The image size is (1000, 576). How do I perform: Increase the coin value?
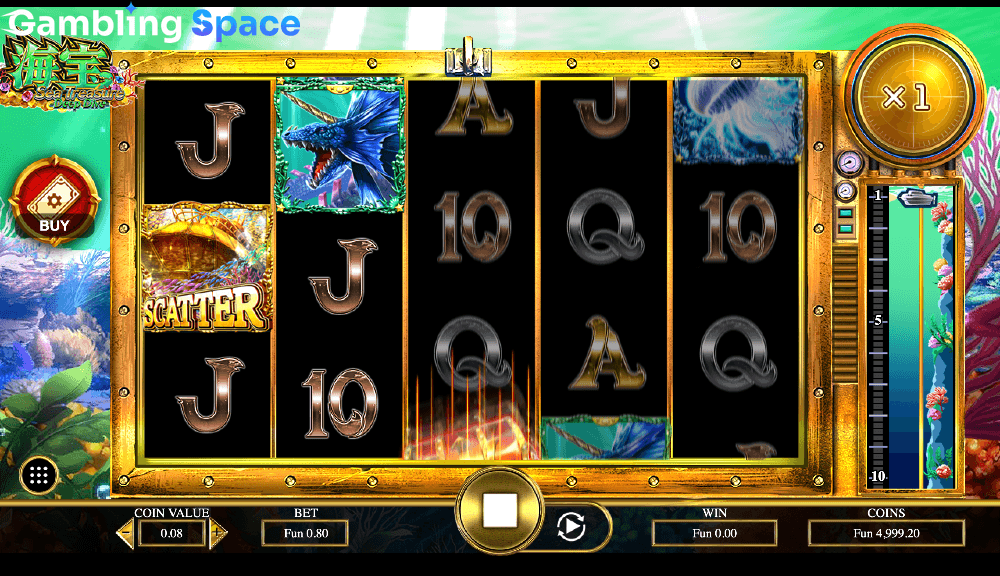[218, 534]
